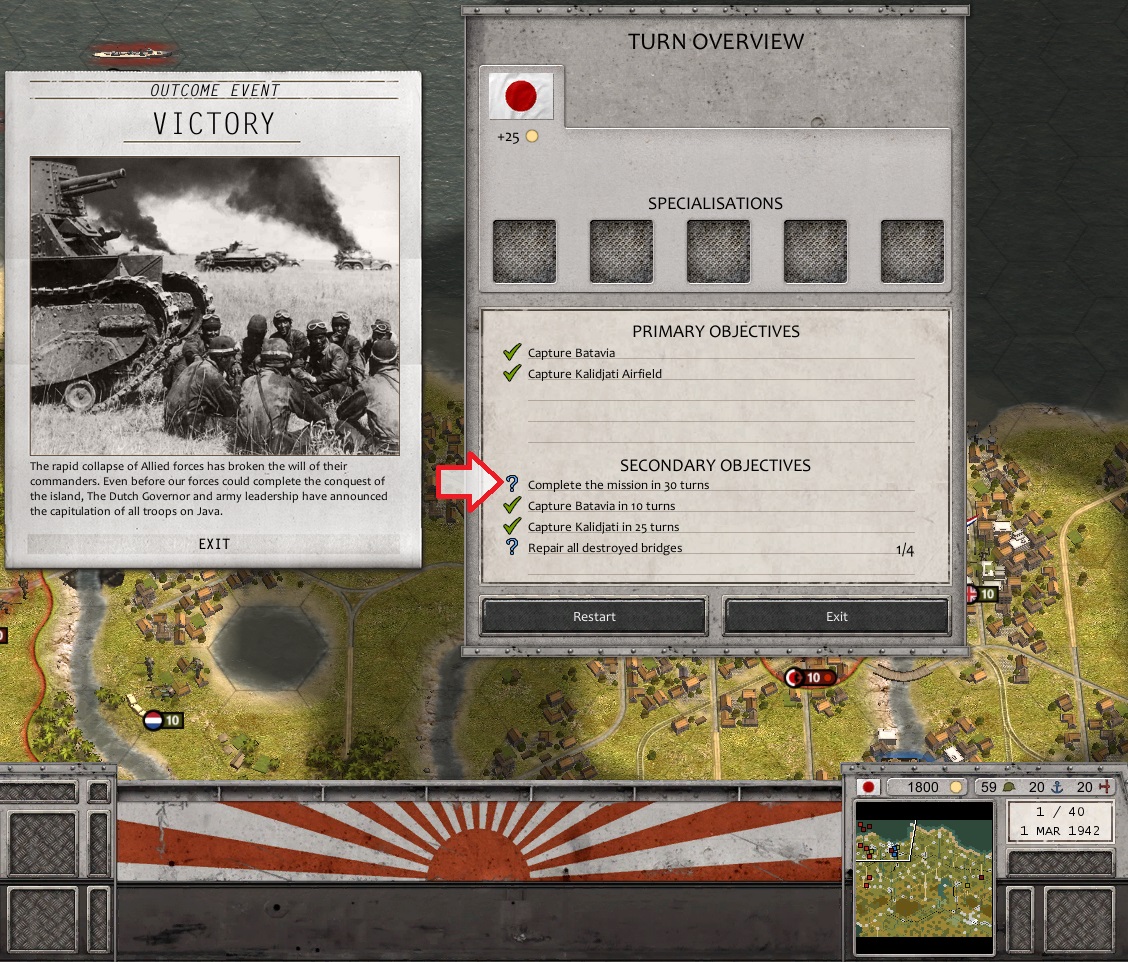
Task: Select Capture Batavia in 10 turns objective
Action: tap(601, 506)
